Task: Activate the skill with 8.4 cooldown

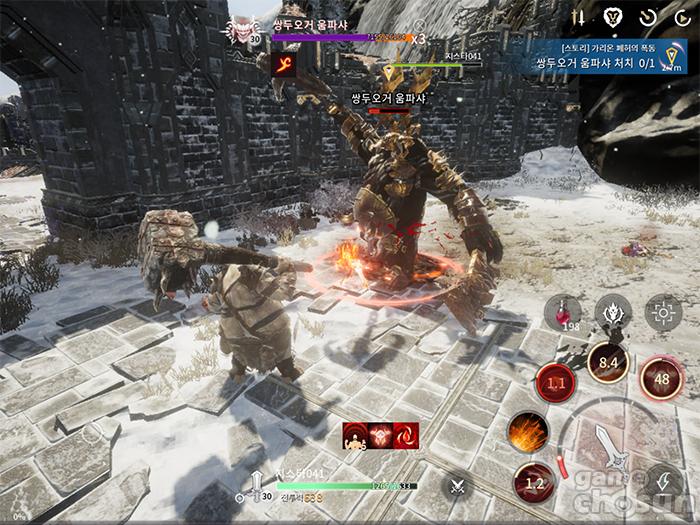Action: (x=607, y=362)
